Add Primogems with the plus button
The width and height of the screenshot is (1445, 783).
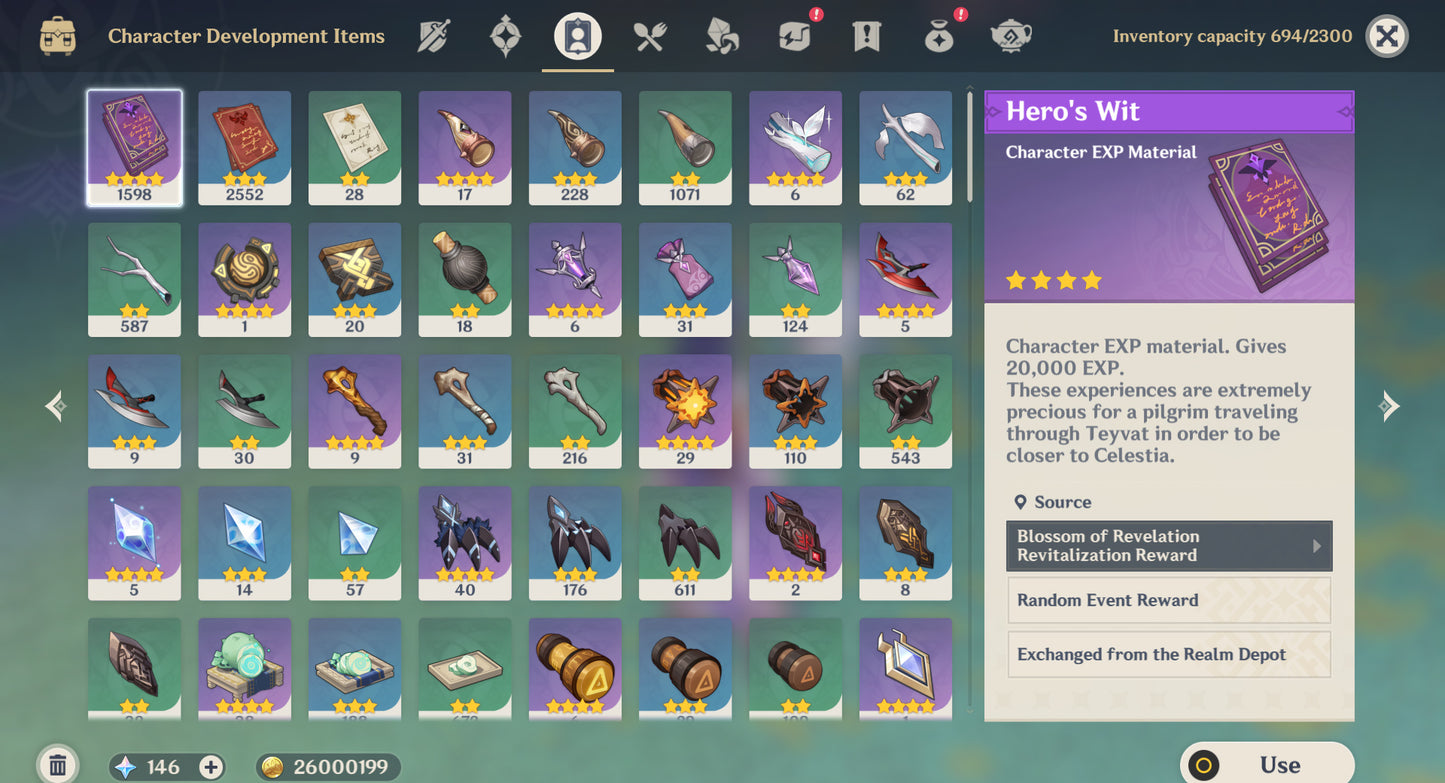click(x=211, y=767)
